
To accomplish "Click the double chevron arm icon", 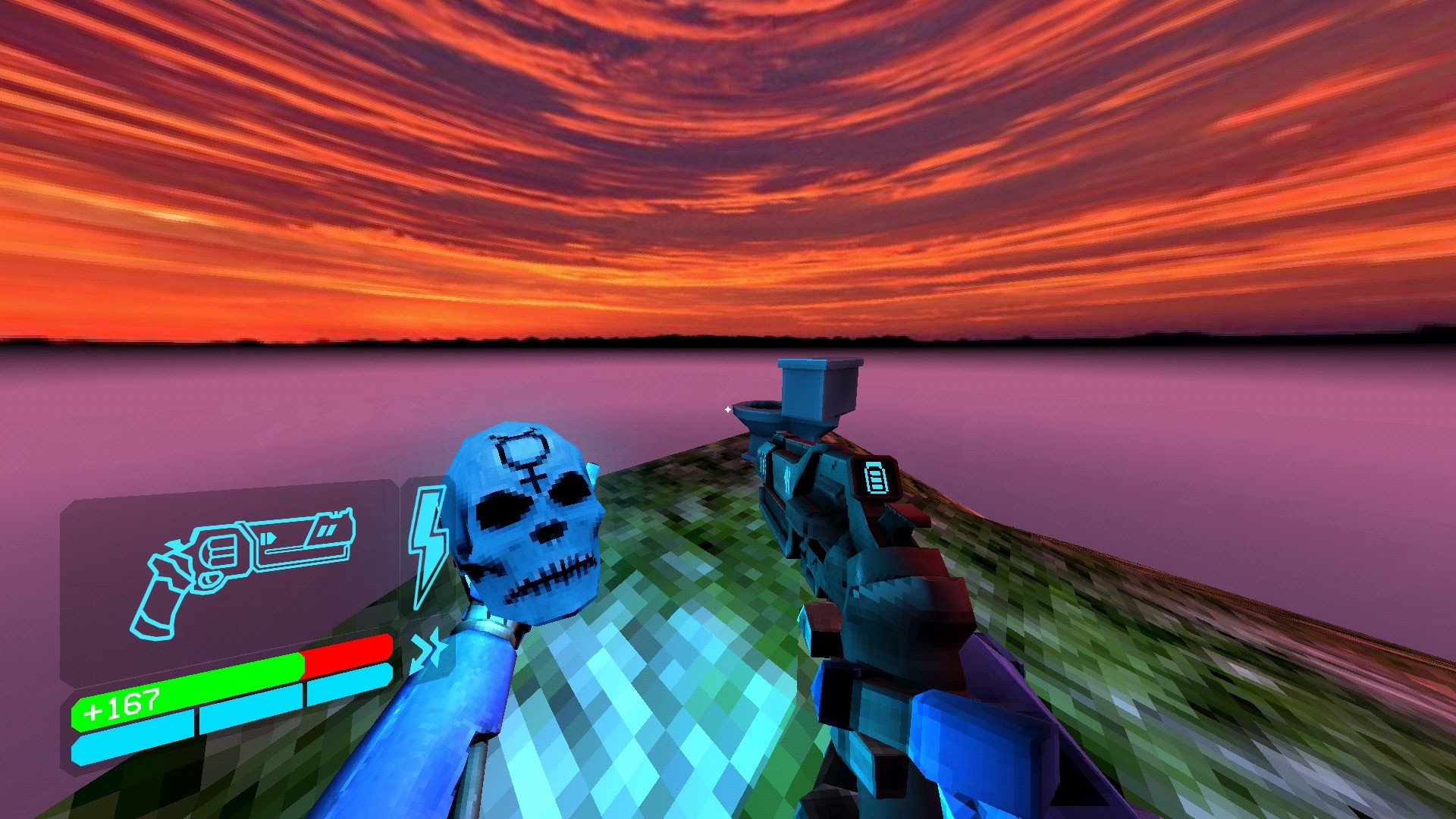I will point(426,650).
